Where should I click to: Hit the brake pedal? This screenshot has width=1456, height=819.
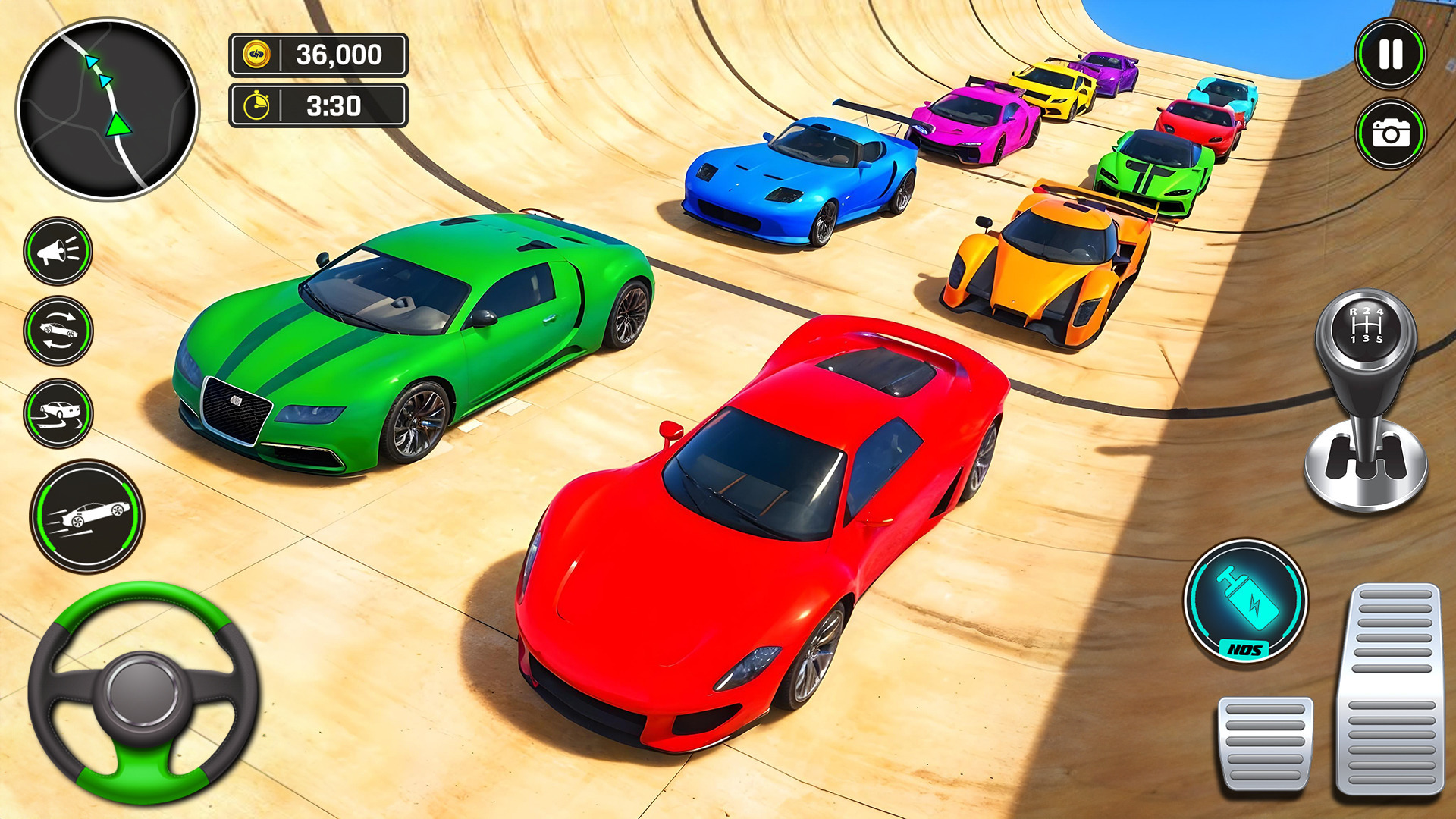click(x=1265, y=744)
